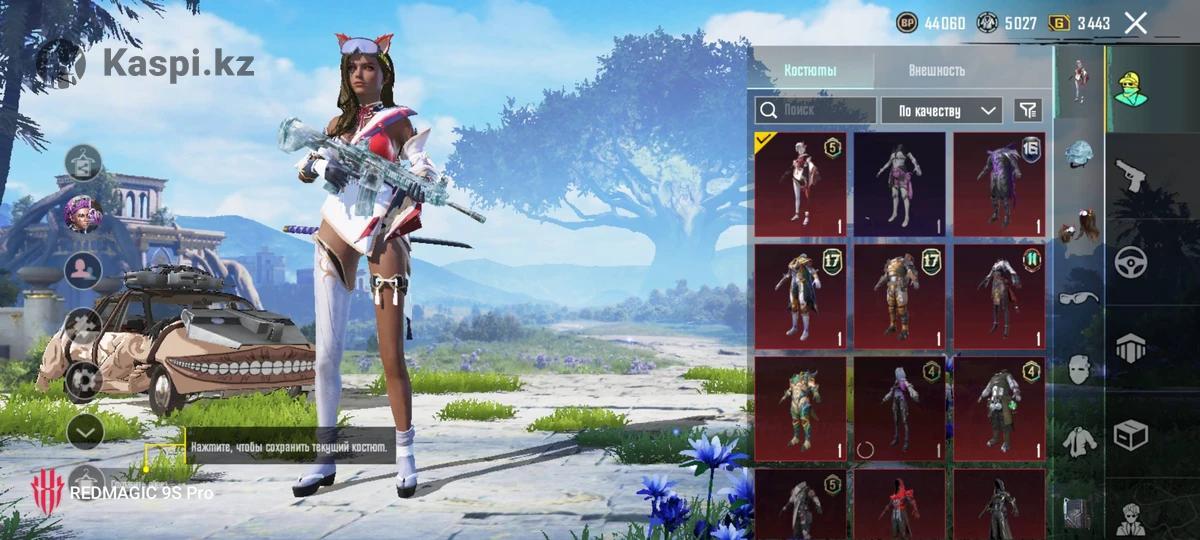Open the face mask category
Screen dimensions: 1200x540
point(1078,369)
